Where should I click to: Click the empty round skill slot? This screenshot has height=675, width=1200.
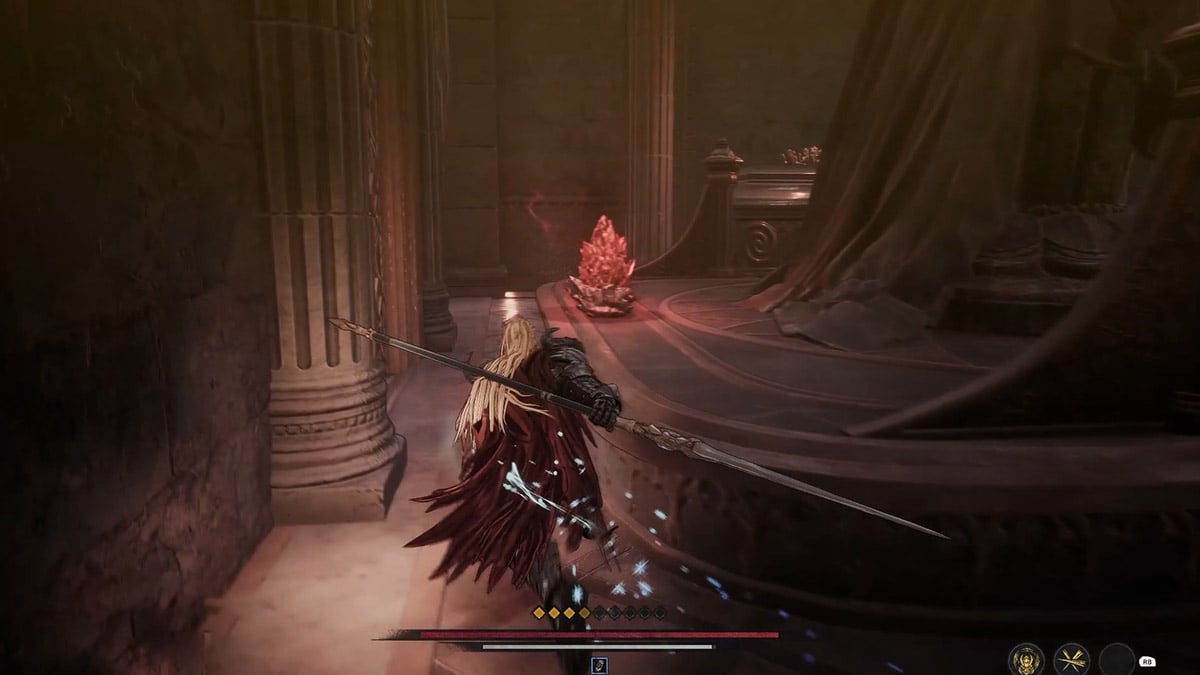pyautogui.click(x=1117, y=659)
